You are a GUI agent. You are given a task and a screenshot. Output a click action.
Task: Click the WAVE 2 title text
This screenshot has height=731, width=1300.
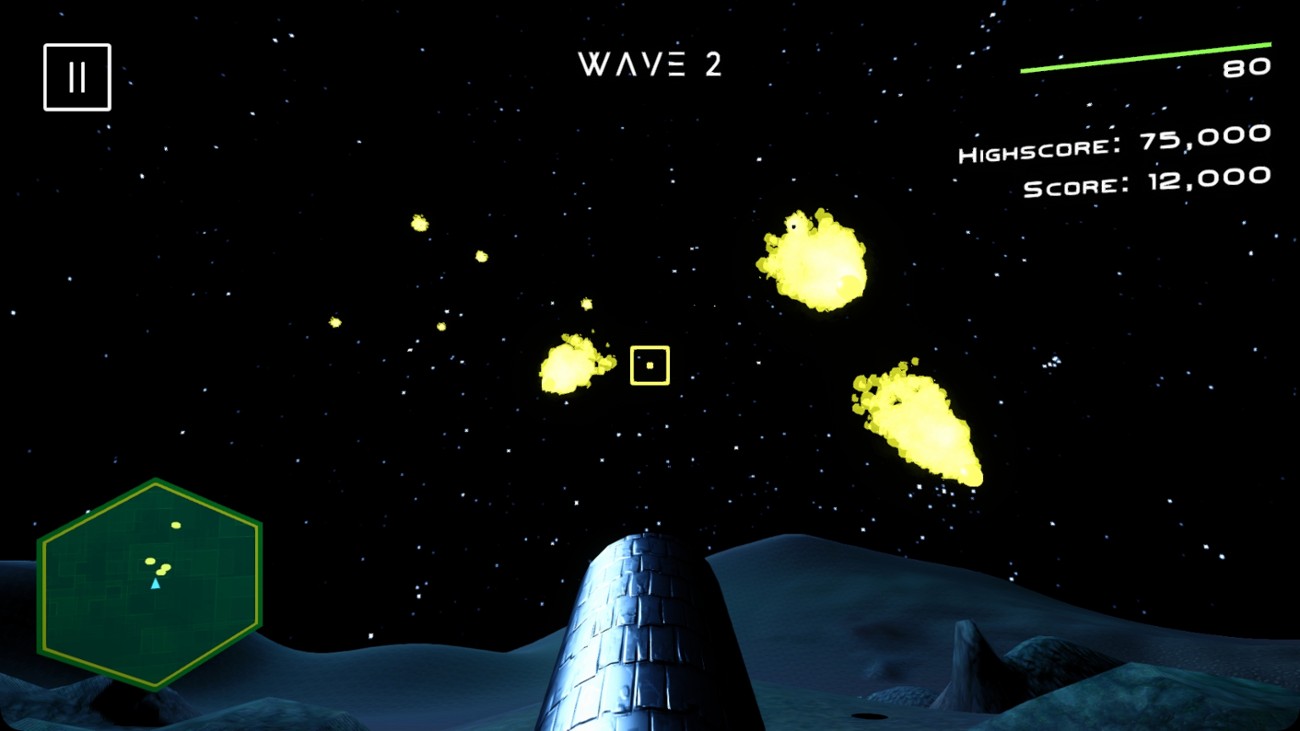tap(650, 65)
